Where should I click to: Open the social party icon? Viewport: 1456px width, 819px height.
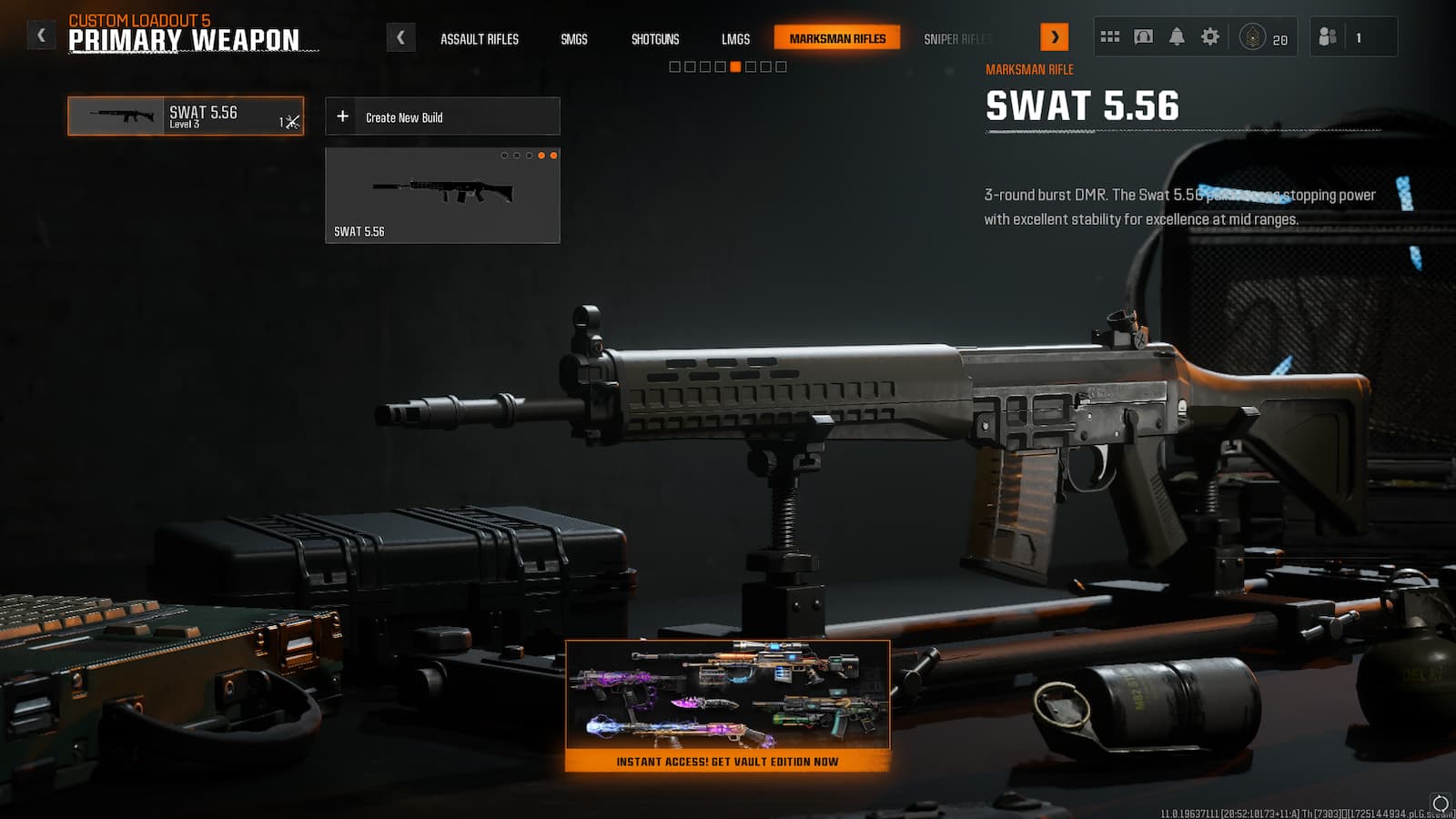click(1328, 37)
